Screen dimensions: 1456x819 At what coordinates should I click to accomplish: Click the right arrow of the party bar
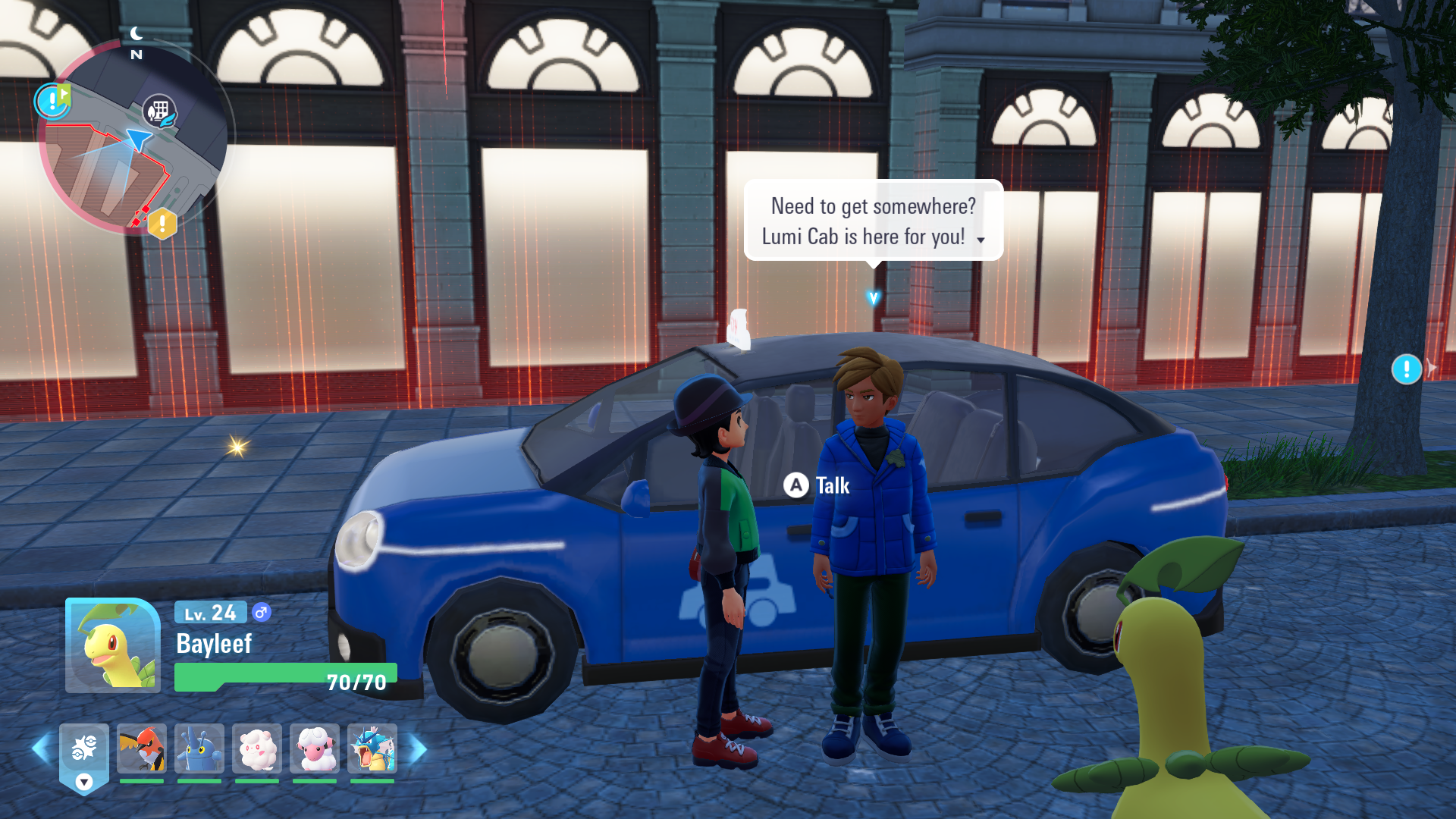click(x=418, y=749)
